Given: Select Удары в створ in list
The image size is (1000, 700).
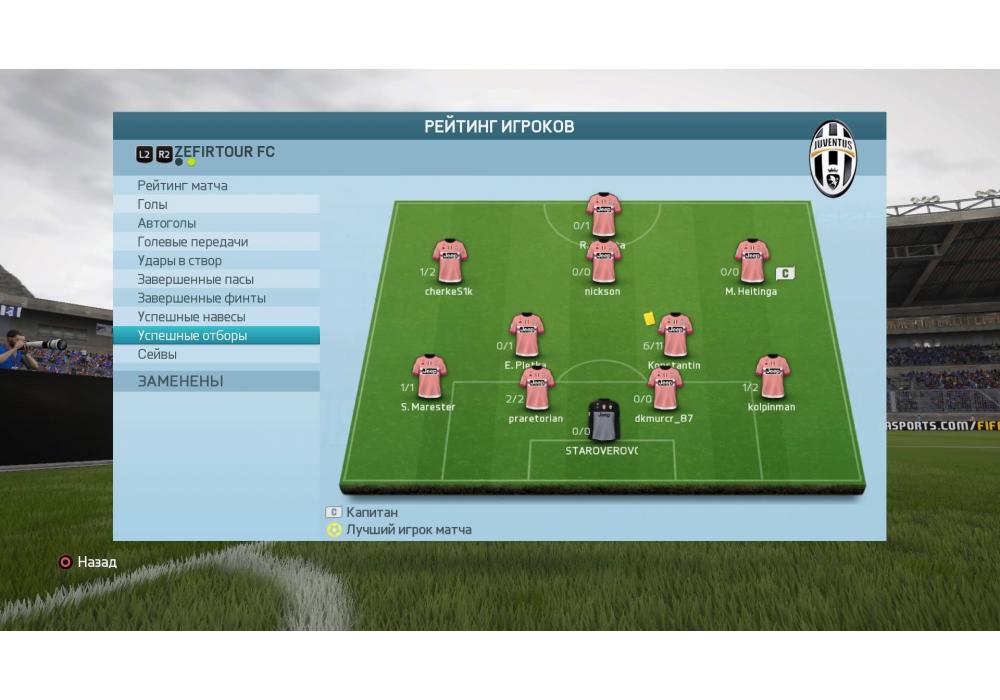Looking at the screenshot, I should pyautogui.click(x=180, y=261).
